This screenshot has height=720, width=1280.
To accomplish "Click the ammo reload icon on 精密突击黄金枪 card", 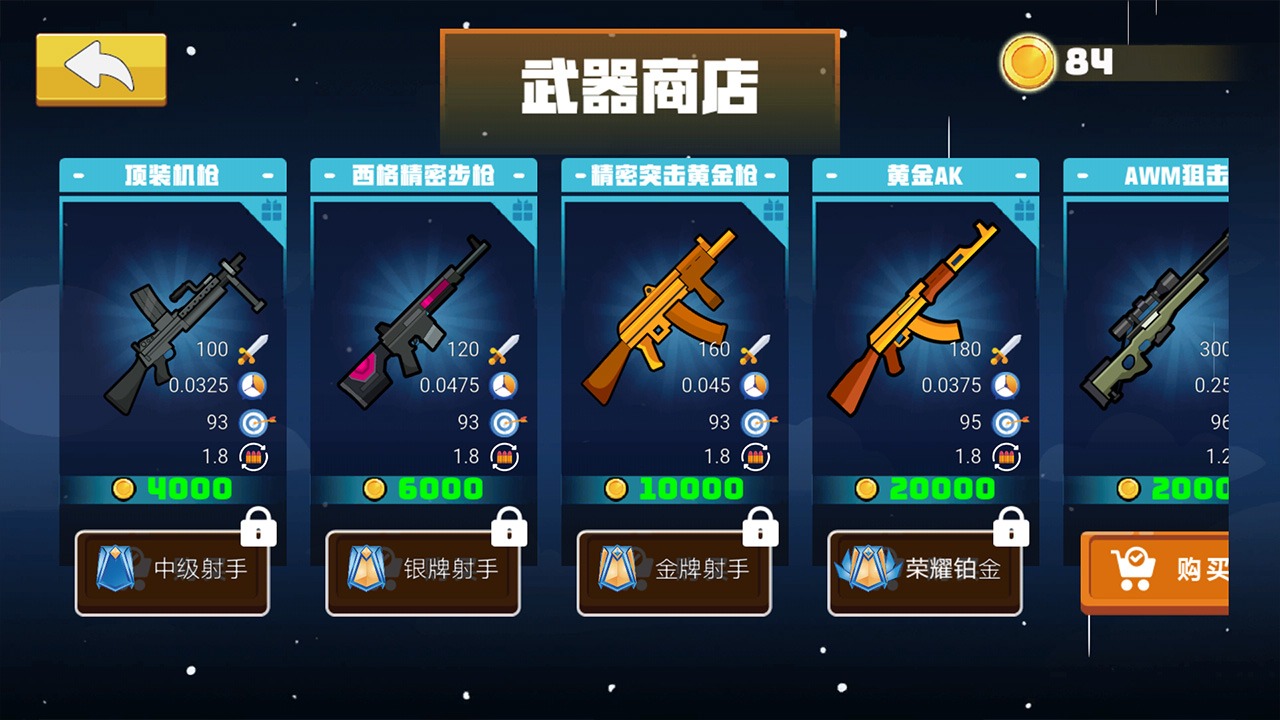I will [x=757, y=456].
